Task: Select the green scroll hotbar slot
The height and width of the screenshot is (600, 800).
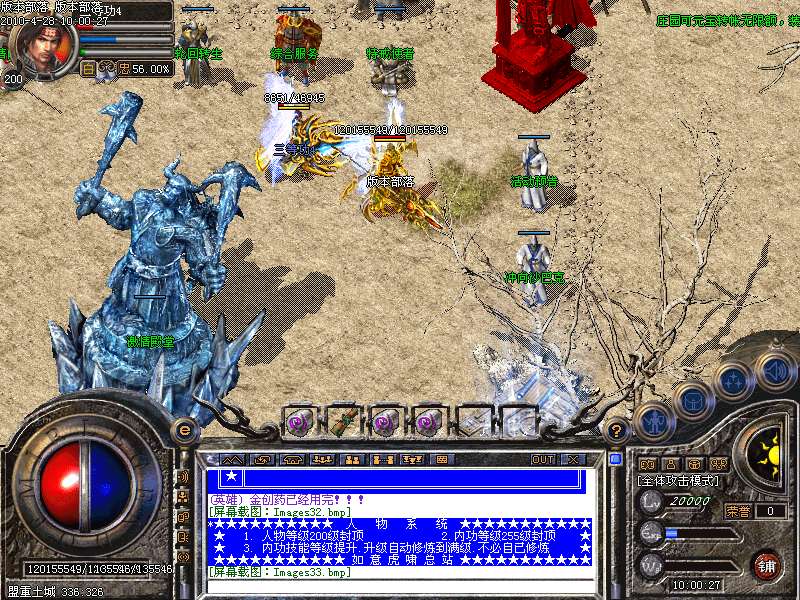Action: pyautogui.click(x=342, y=420)
